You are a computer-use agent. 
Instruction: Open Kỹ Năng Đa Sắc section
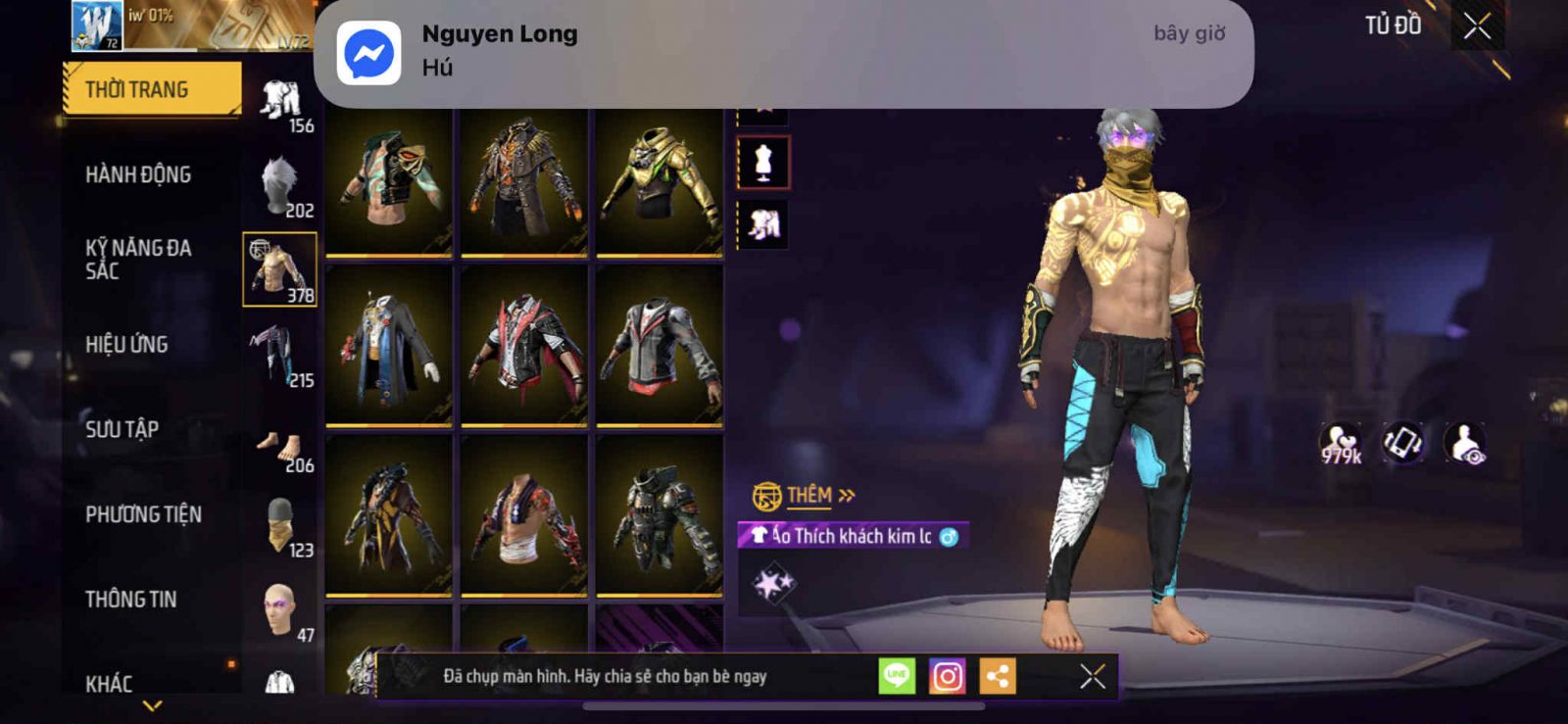pyautogui.click(x=138, y=260)
